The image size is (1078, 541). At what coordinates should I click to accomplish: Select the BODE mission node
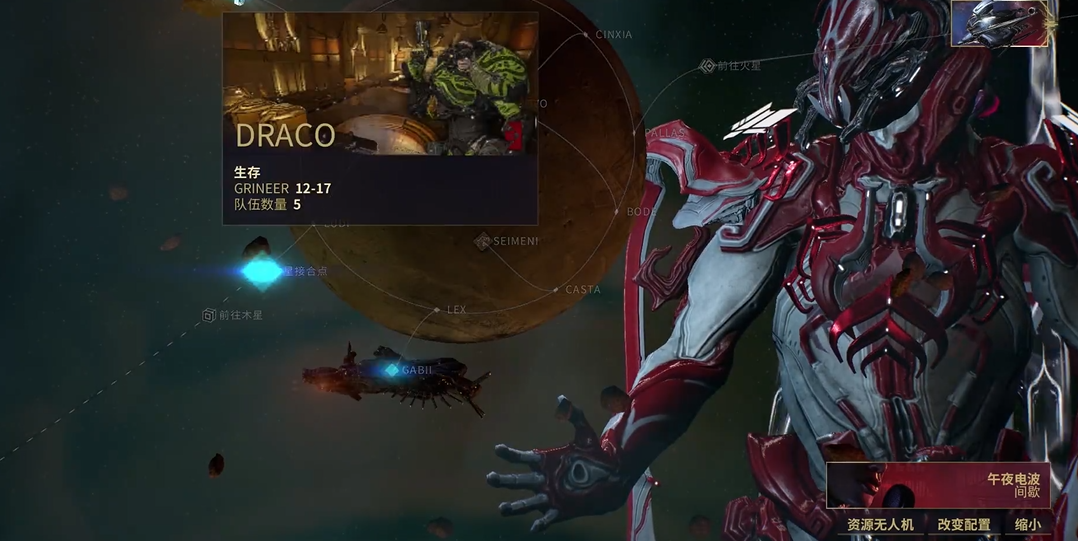point(618,212)
